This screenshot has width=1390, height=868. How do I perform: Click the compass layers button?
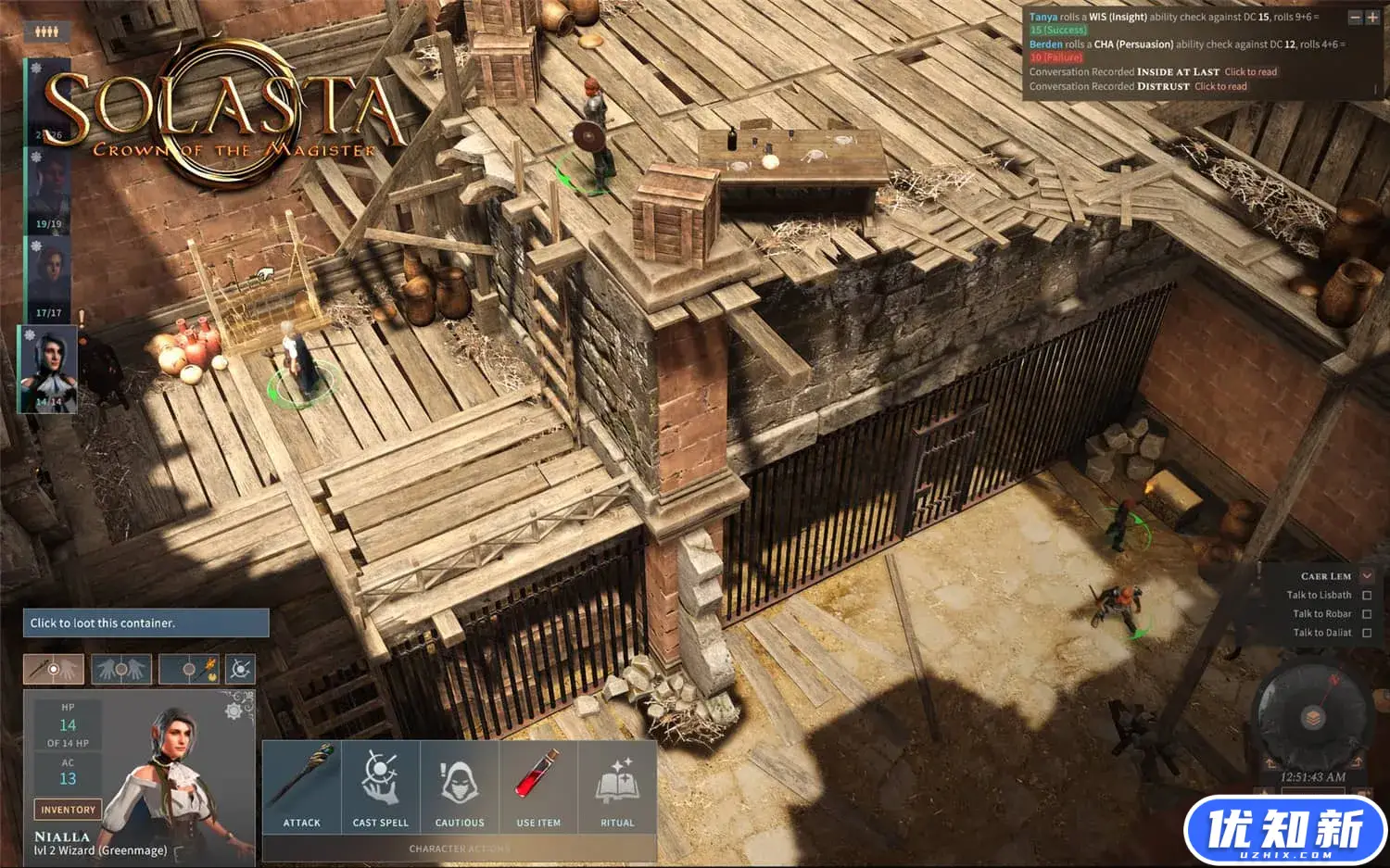(1311, 717)
